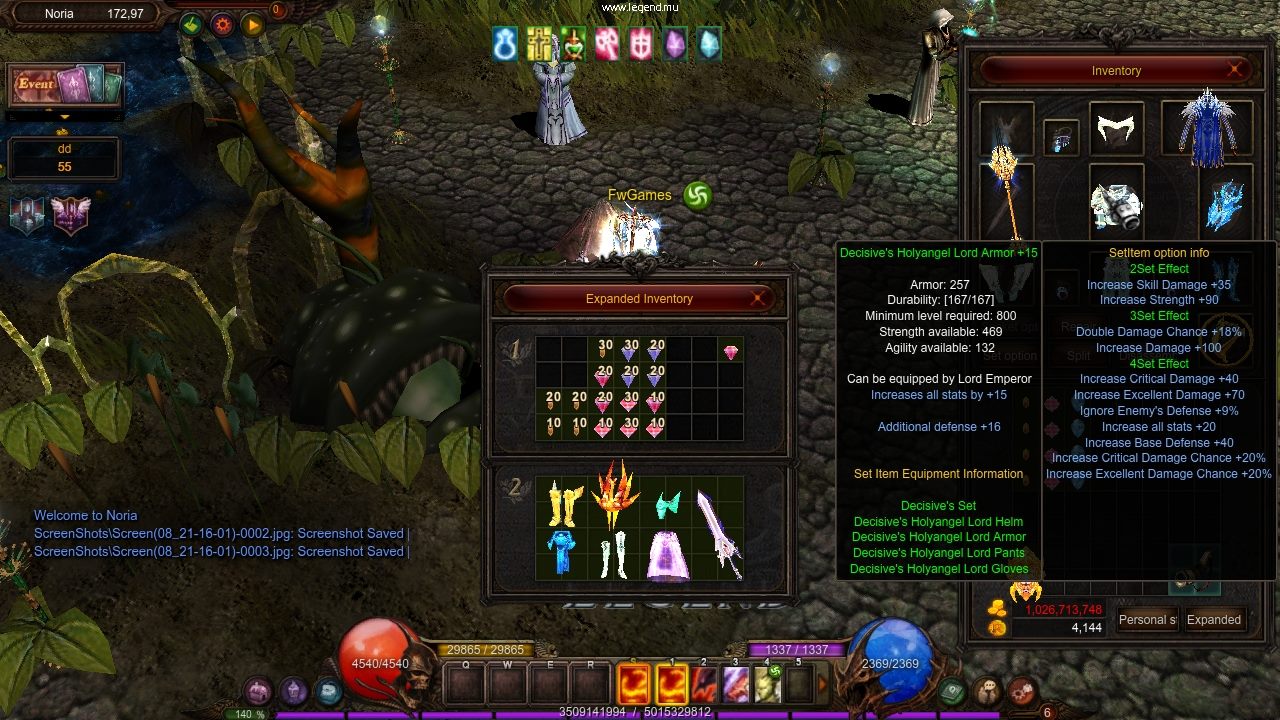This screenshot has width=1280, height=720.
Task: Close the Inventory window
Action: (x=1235, y=70)
